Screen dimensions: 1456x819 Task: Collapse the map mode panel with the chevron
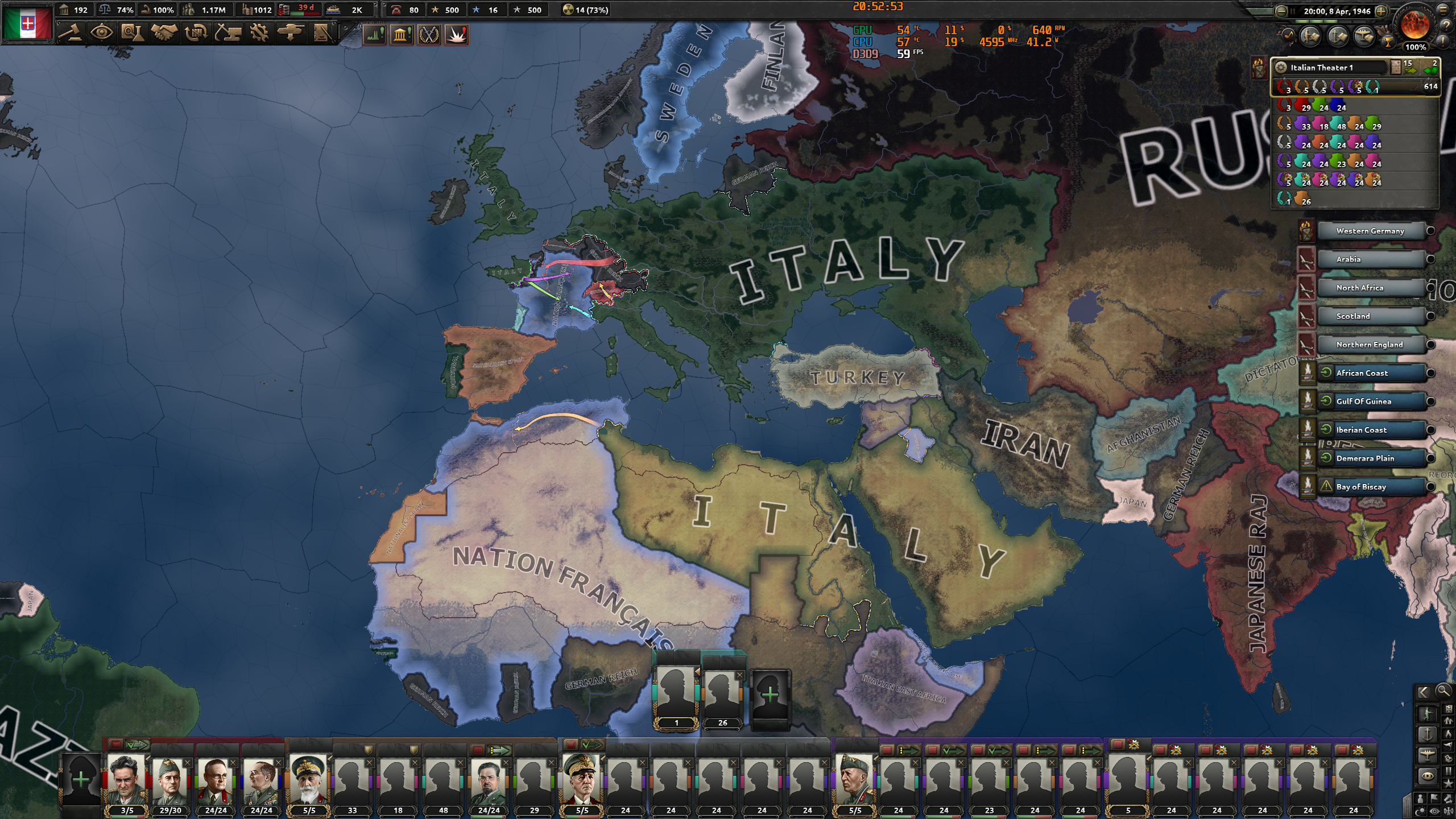tap(1425, 692)
